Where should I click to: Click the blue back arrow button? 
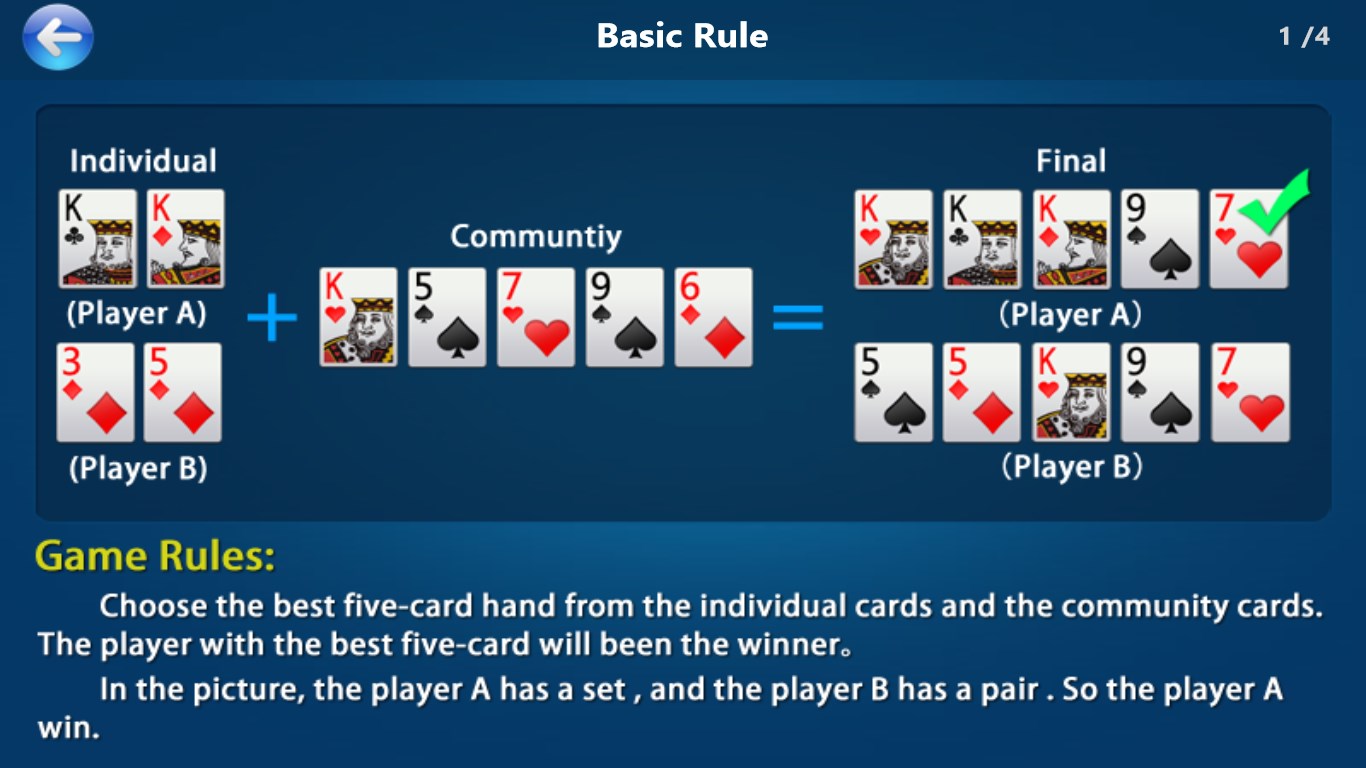coord(57,37)
